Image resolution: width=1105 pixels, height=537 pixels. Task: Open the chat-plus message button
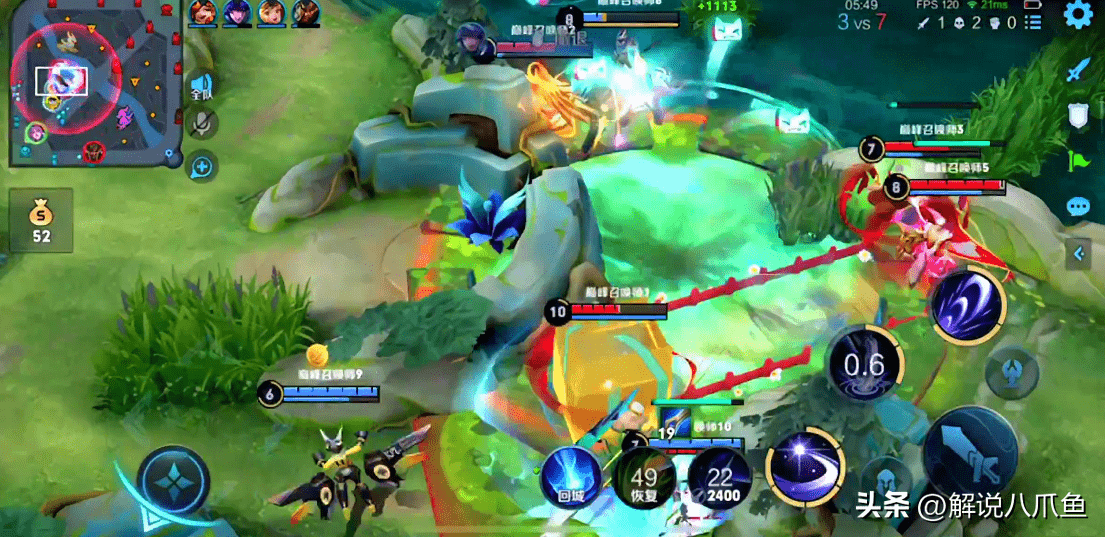tap(202, 166)
